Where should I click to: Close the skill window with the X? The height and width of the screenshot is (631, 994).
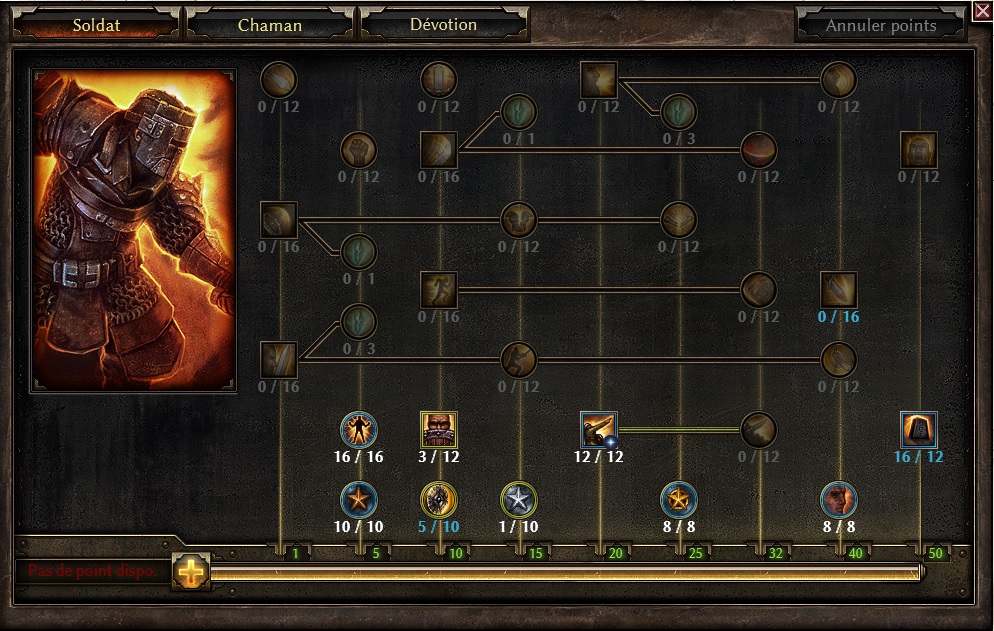tap(982, 11)
